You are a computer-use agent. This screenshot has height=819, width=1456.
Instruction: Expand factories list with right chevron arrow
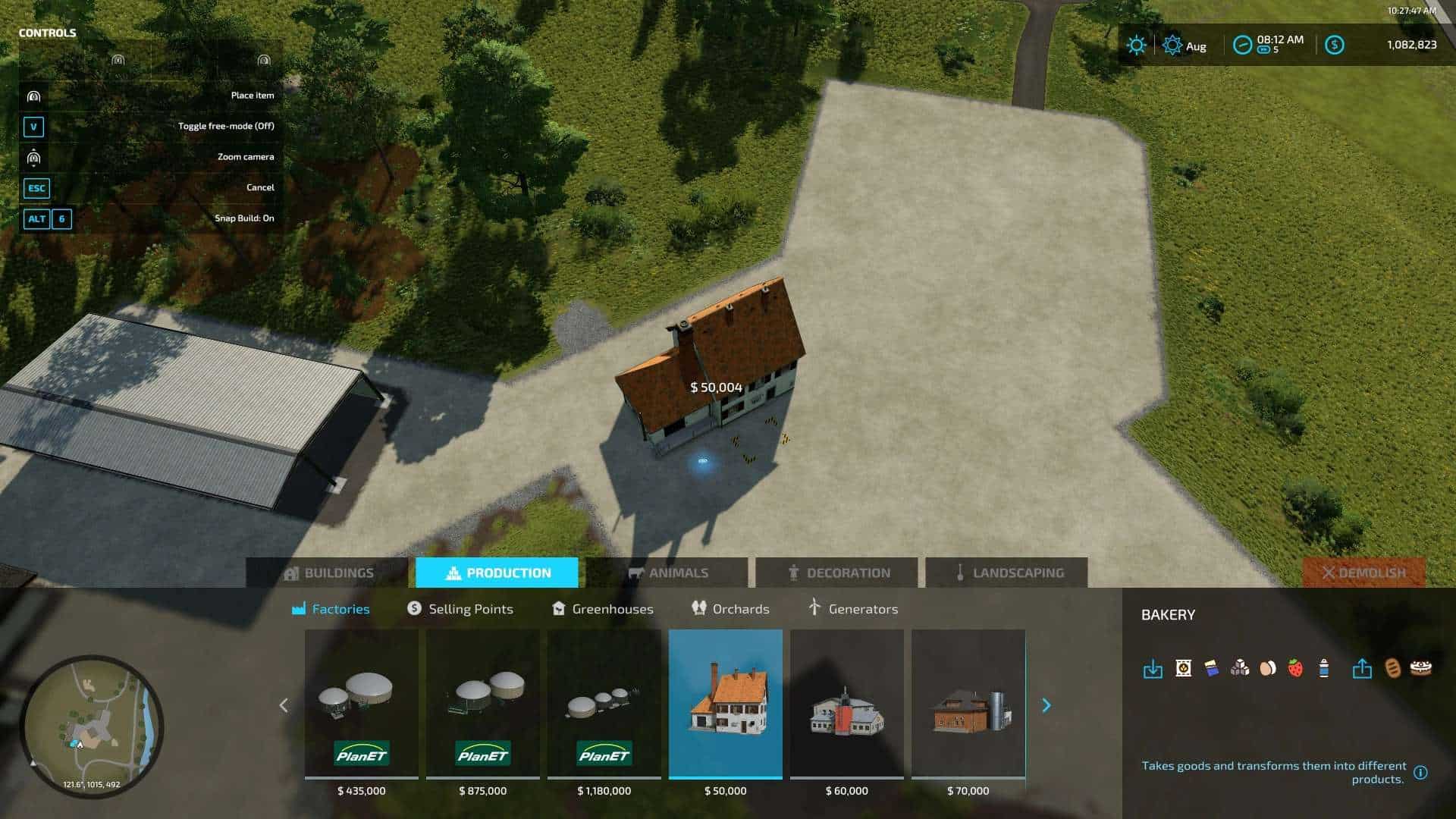pos(1046,705)
